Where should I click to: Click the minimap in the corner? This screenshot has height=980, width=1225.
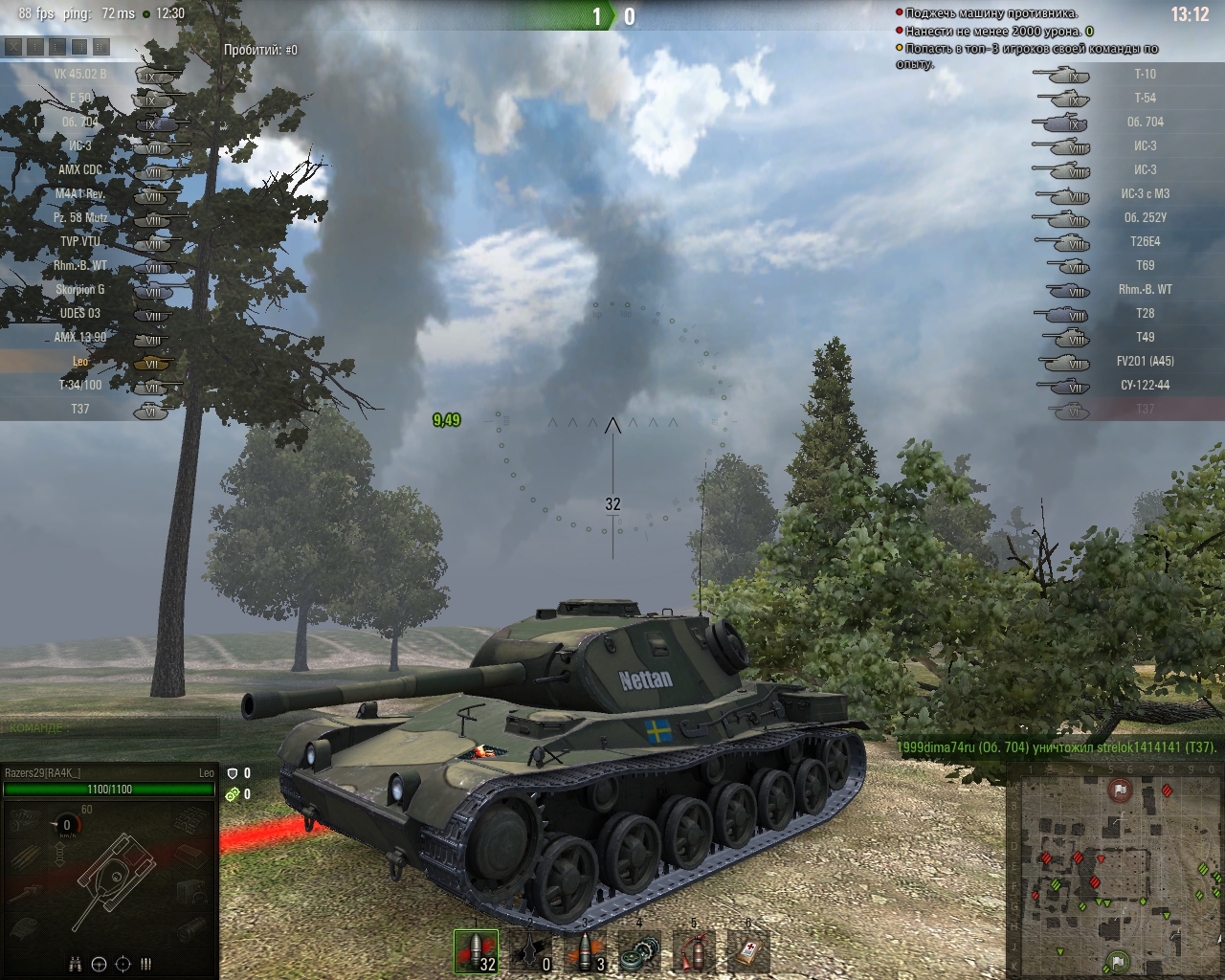pos(1115,871)
